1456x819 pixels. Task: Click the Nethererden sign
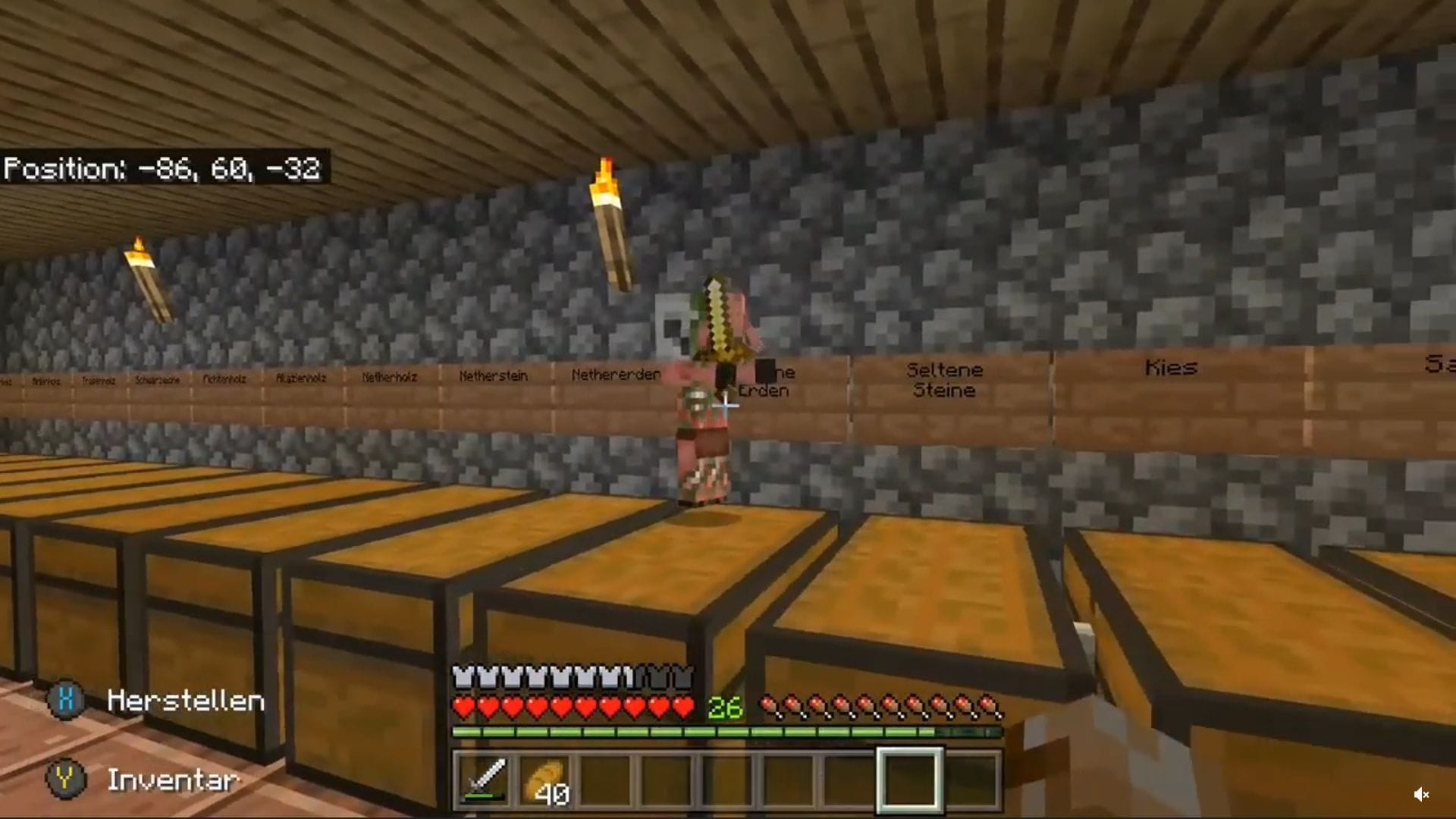(x=616, y=374)
